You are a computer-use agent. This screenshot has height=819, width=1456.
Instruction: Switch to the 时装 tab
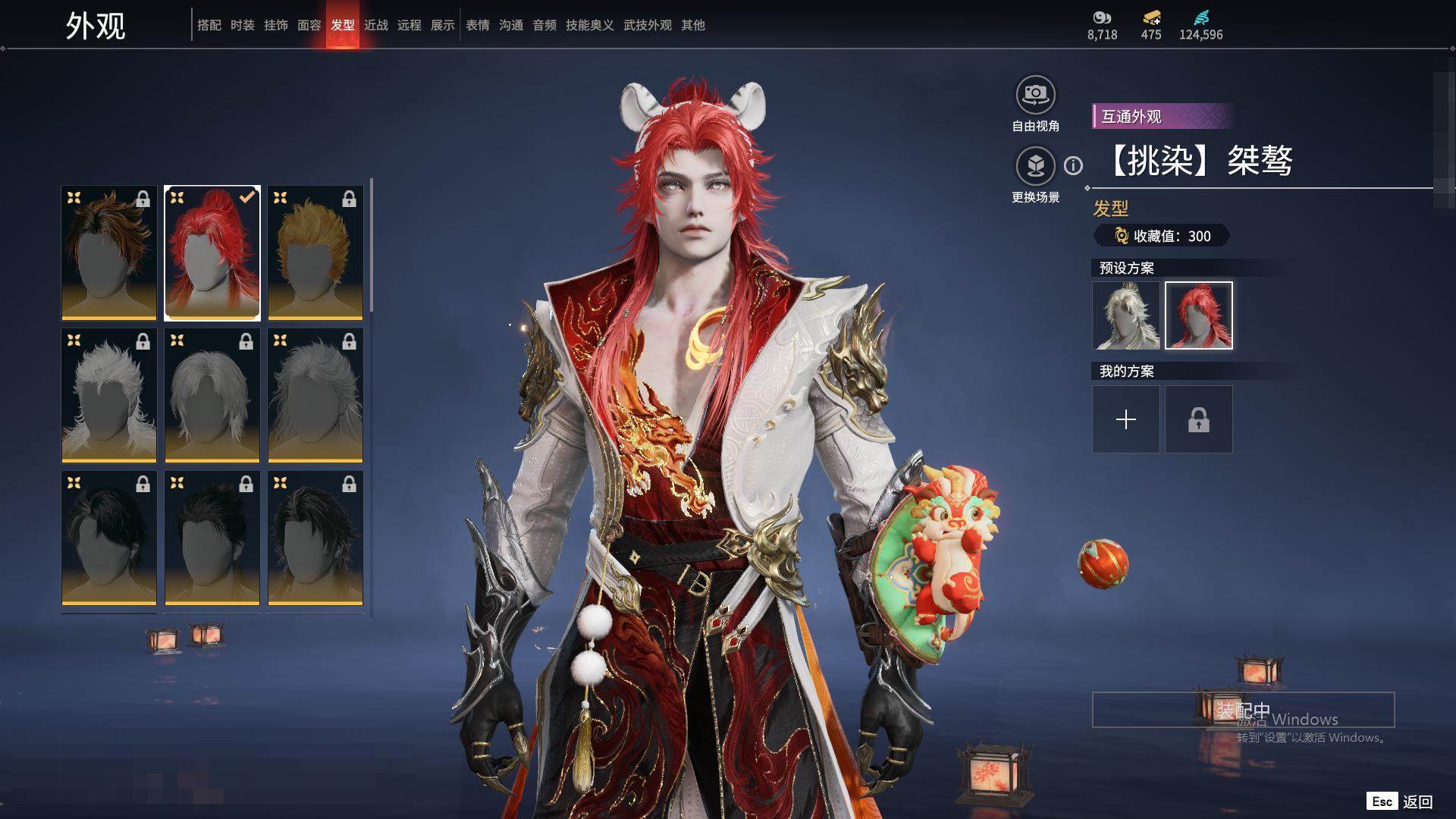click(x=243, y=25)
